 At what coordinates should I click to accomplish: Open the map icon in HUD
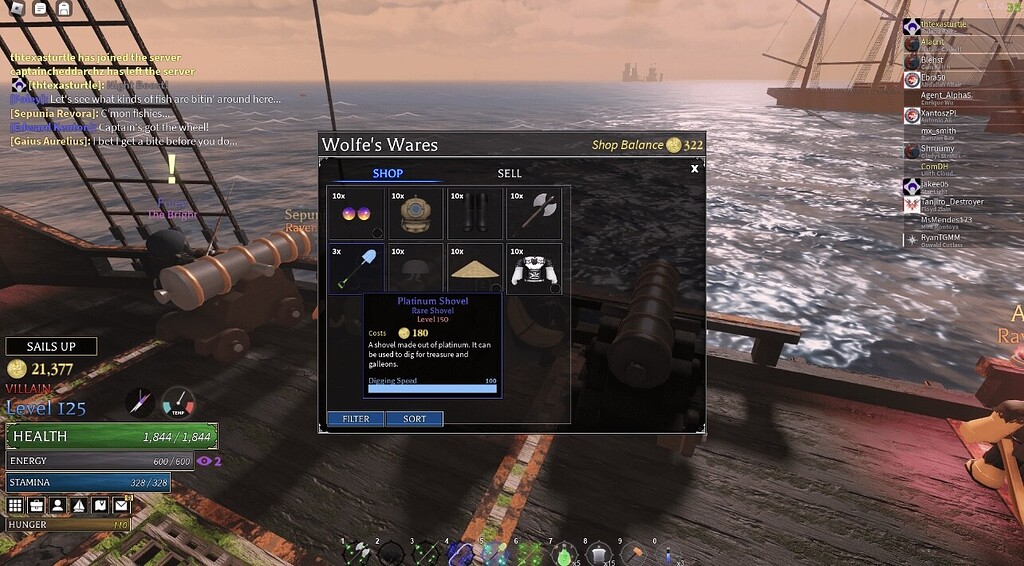[x=100, y=506]
